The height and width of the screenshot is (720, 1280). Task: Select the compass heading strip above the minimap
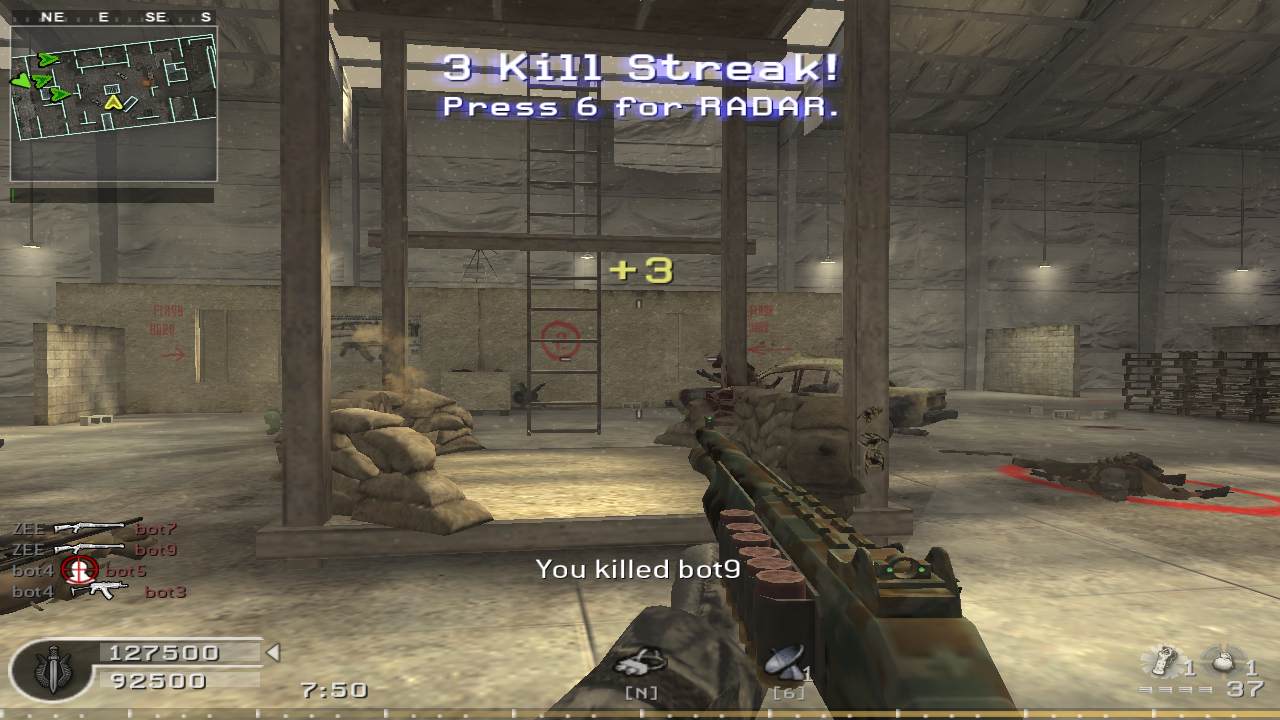pyautogui.click(x=113, y=17)
